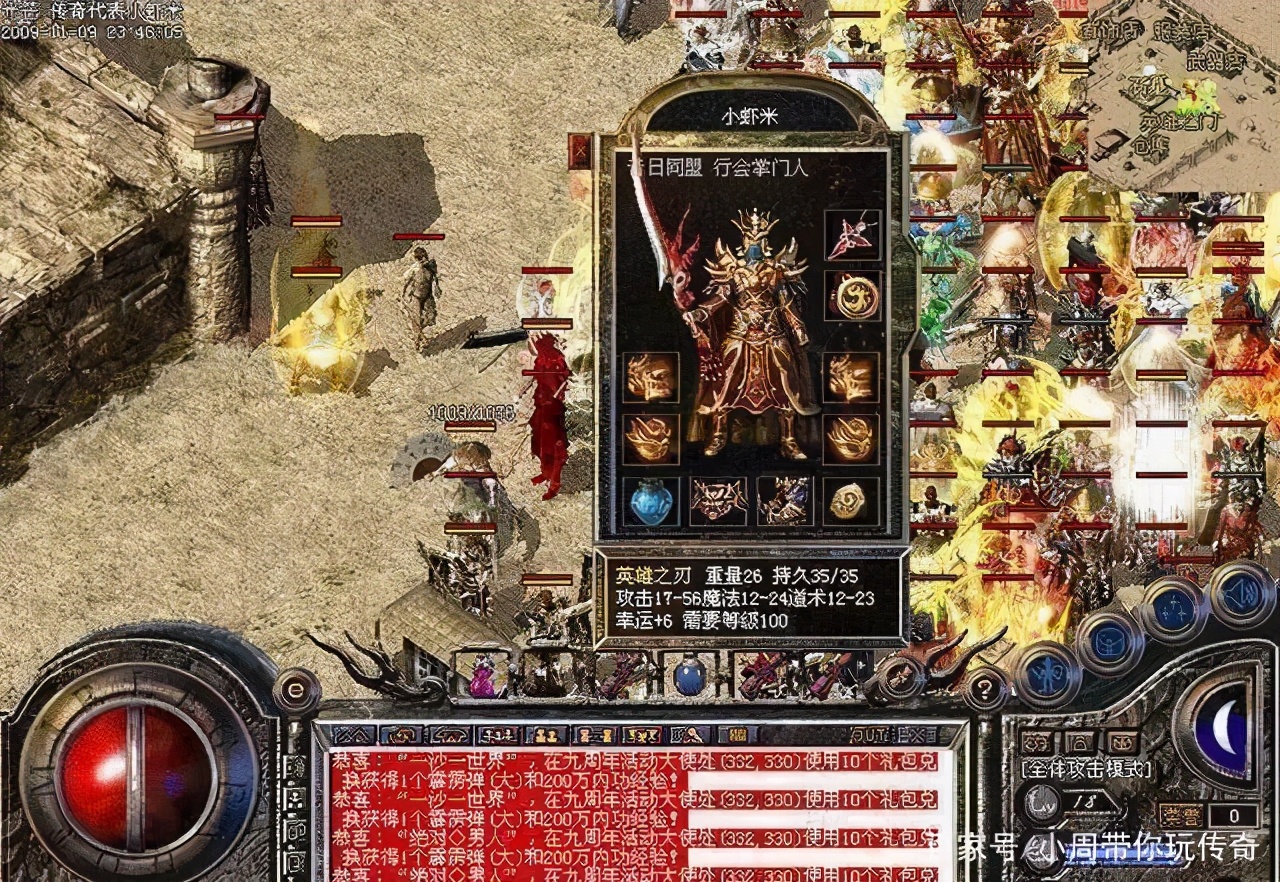Select the belt equipment slot
This screenshot has height=882, width=1280.
point(718,500)
